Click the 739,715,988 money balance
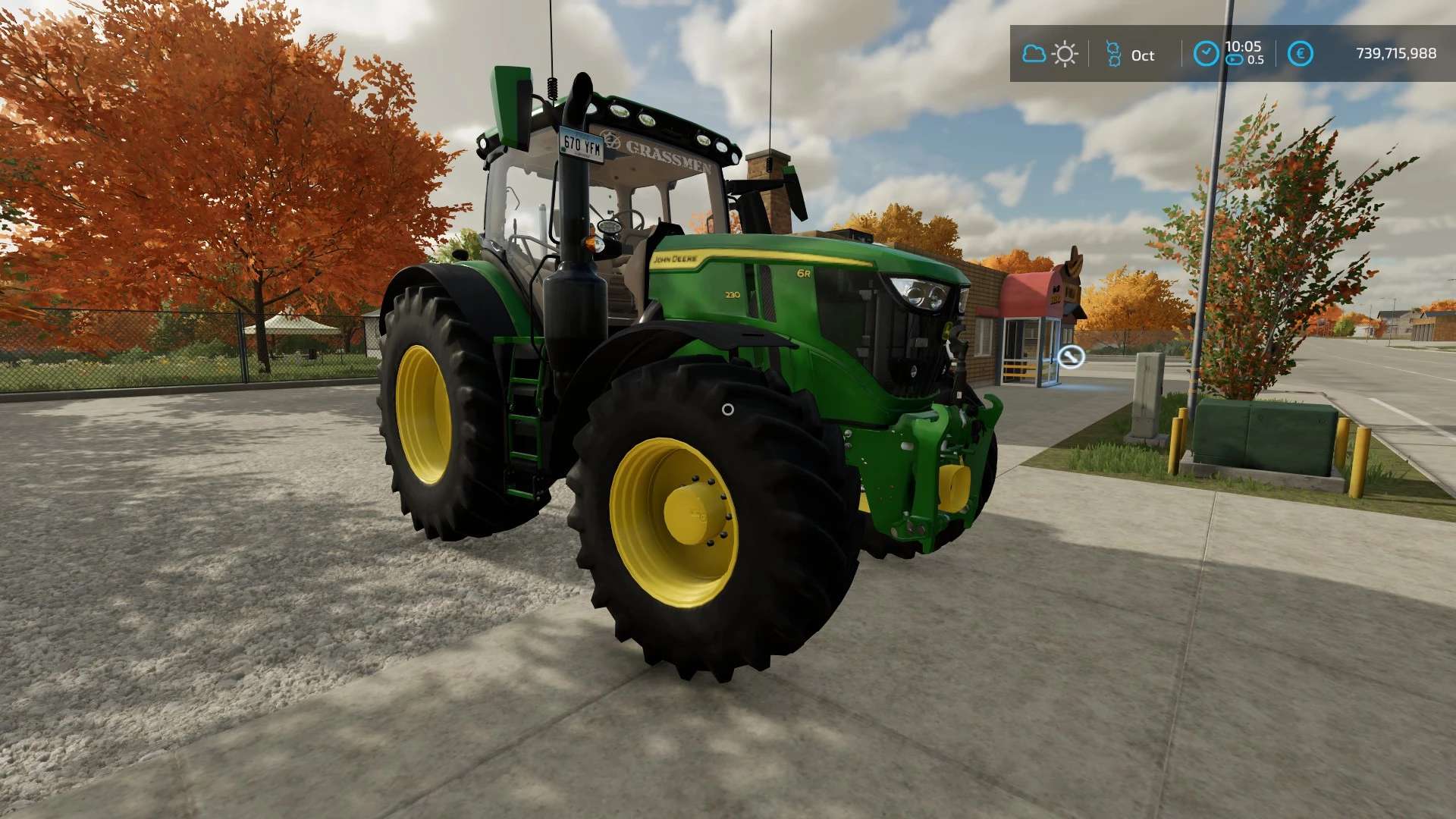This screenshot has width=1456, height=819. pyautogui.click(x=1395, y=53)
